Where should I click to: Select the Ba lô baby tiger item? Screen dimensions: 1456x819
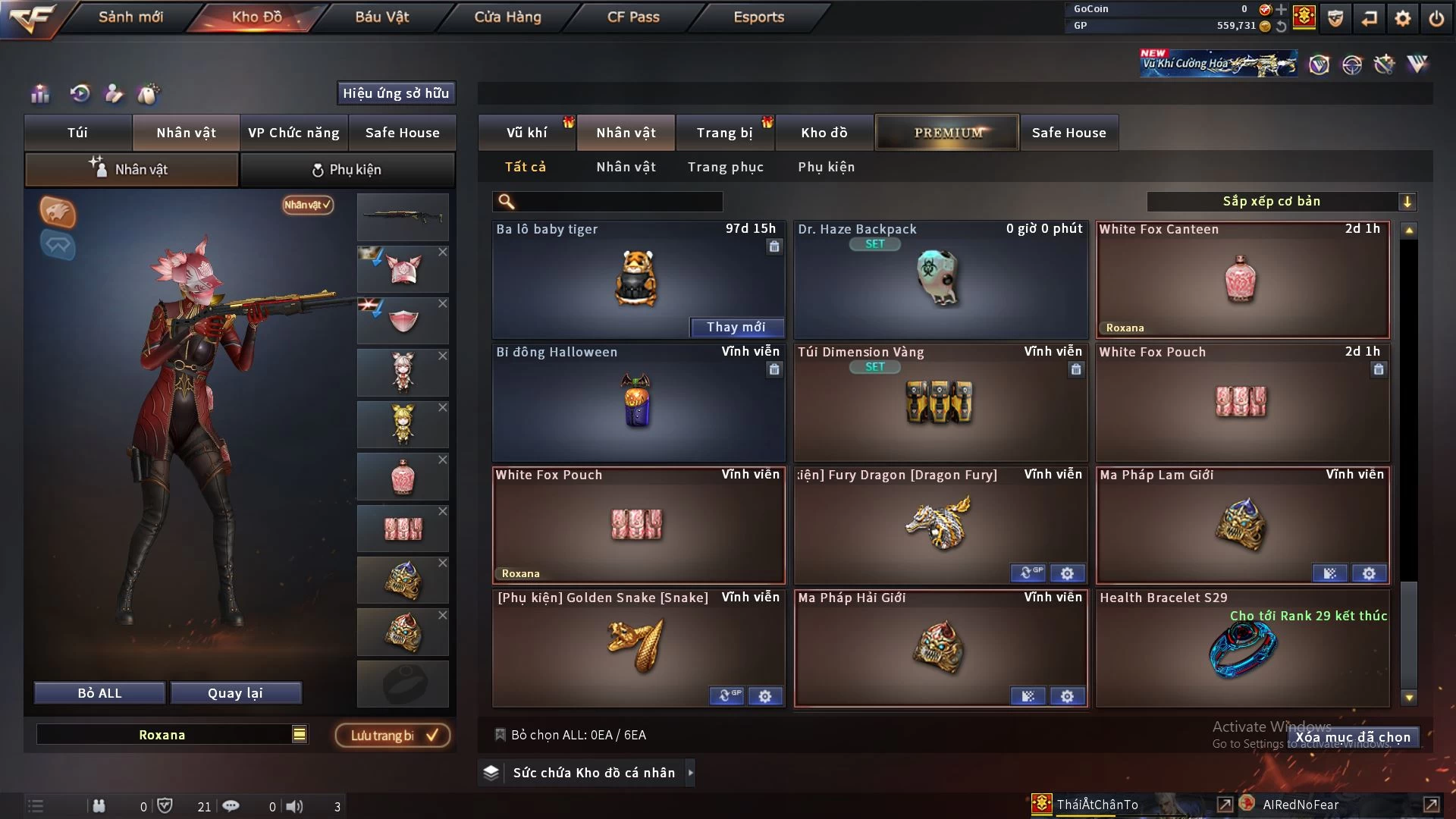click(x=637, y=279)
